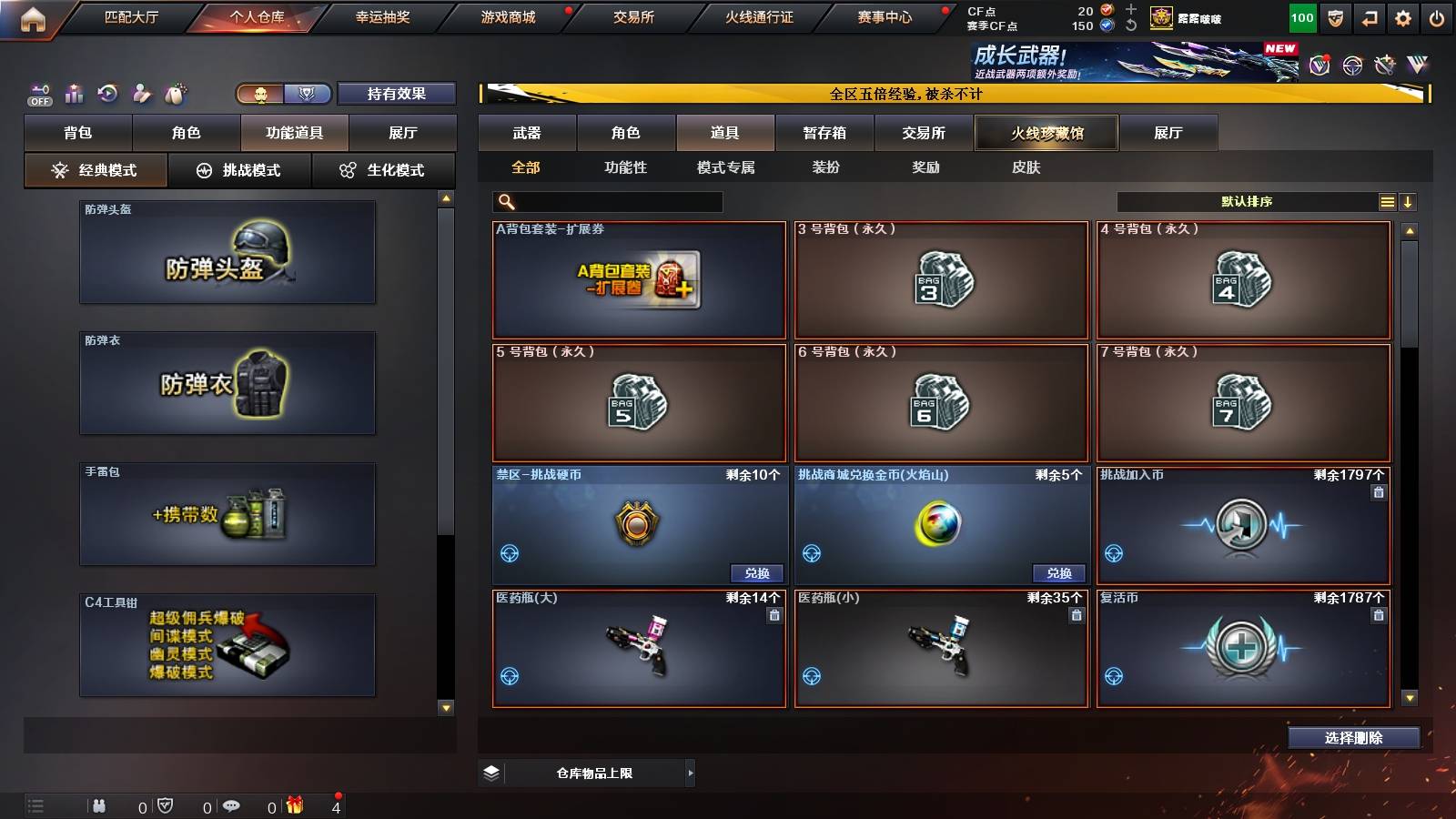Open the game settings gear icon
The image size is (1456, 819).
point(1402,17)
